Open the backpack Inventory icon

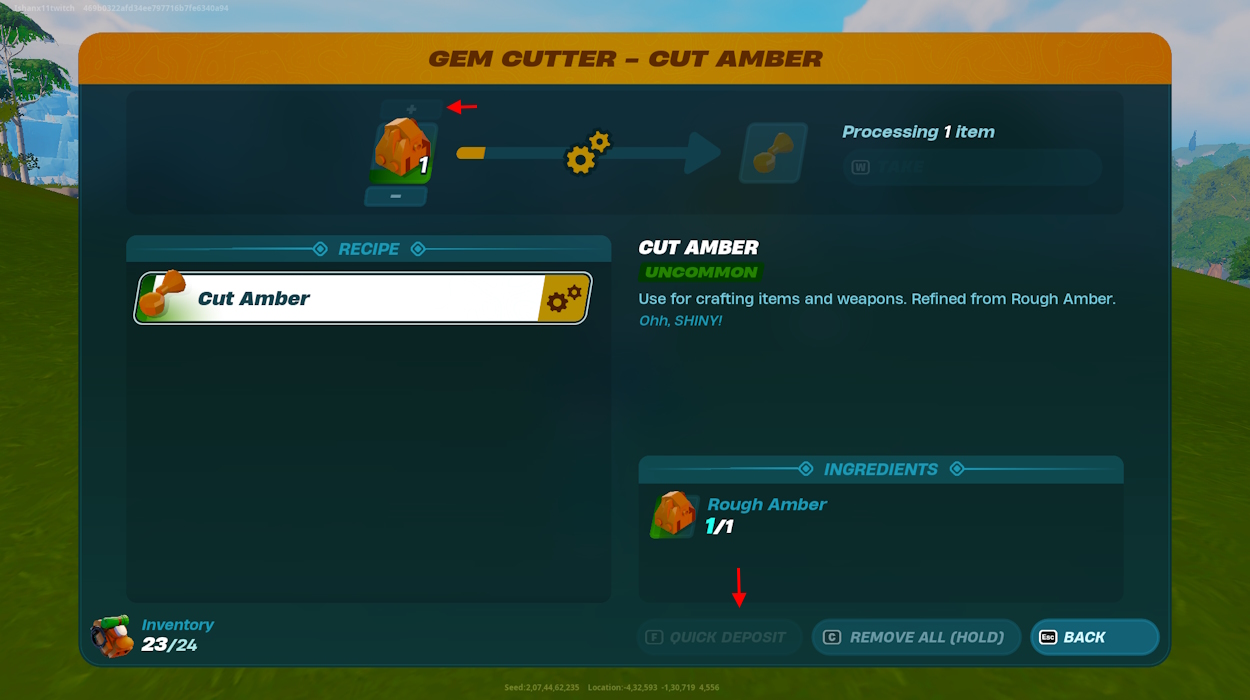(x=112, y=636)
